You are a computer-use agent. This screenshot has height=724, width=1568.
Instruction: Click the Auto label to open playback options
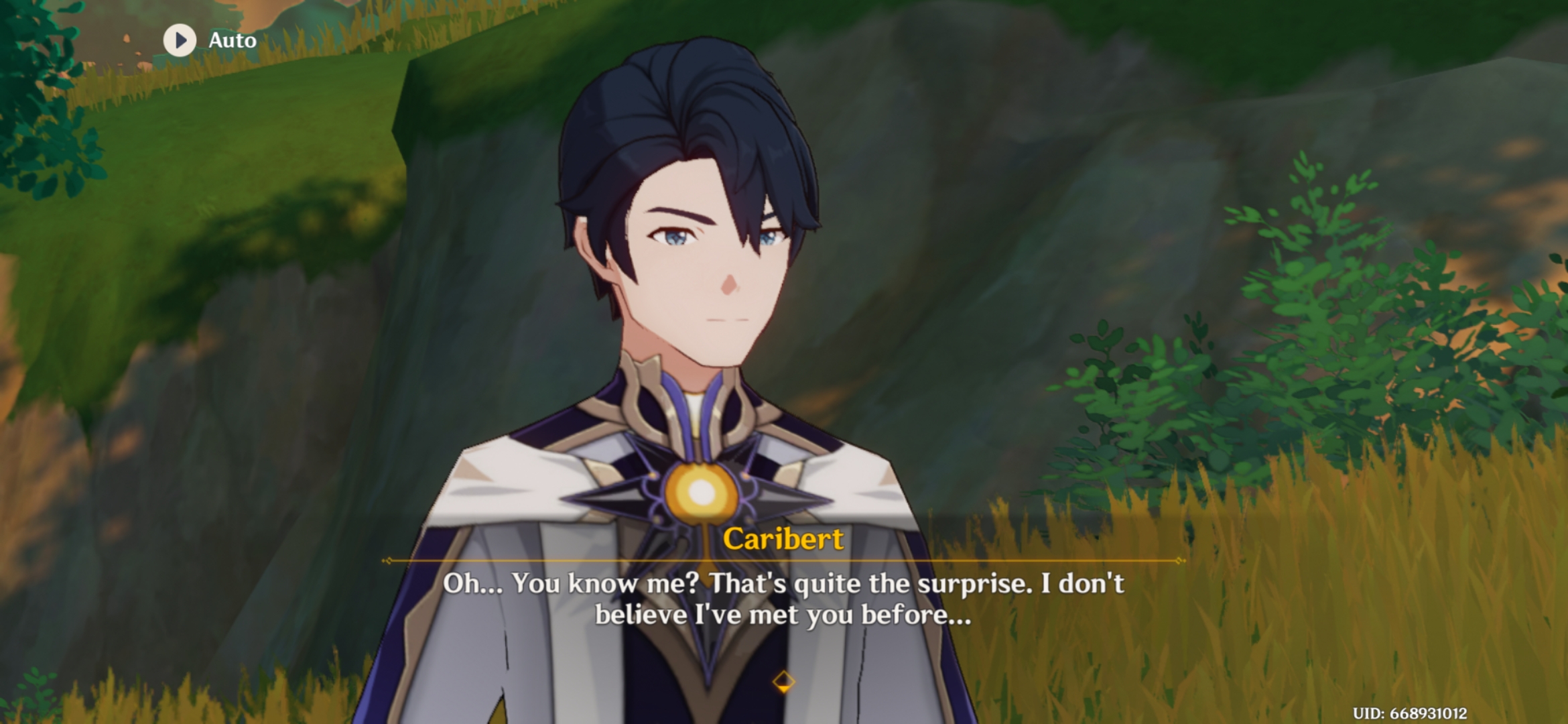pyautogui.click(x=231, y=40)
